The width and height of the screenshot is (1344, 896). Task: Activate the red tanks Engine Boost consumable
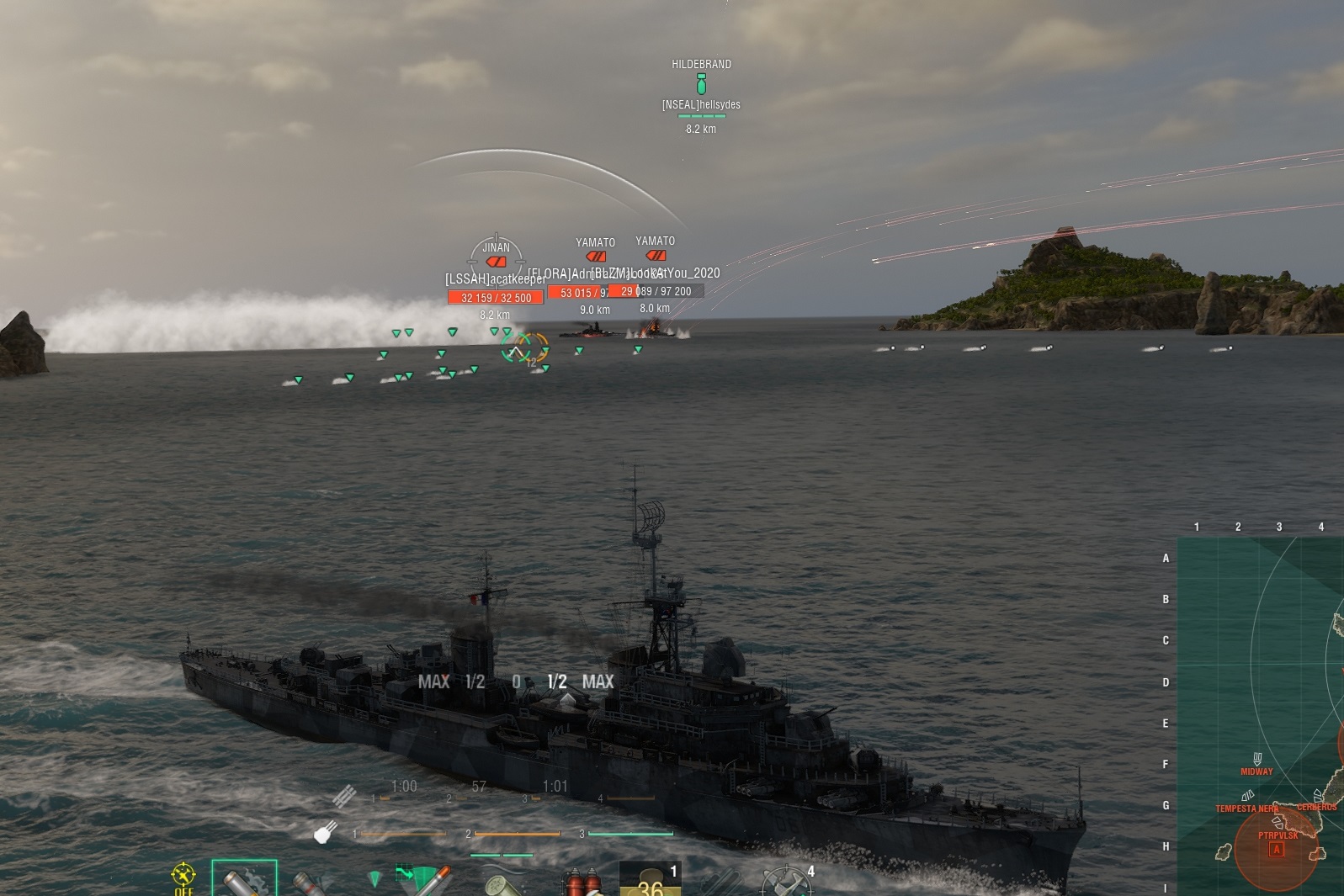[x=582, y=883]
